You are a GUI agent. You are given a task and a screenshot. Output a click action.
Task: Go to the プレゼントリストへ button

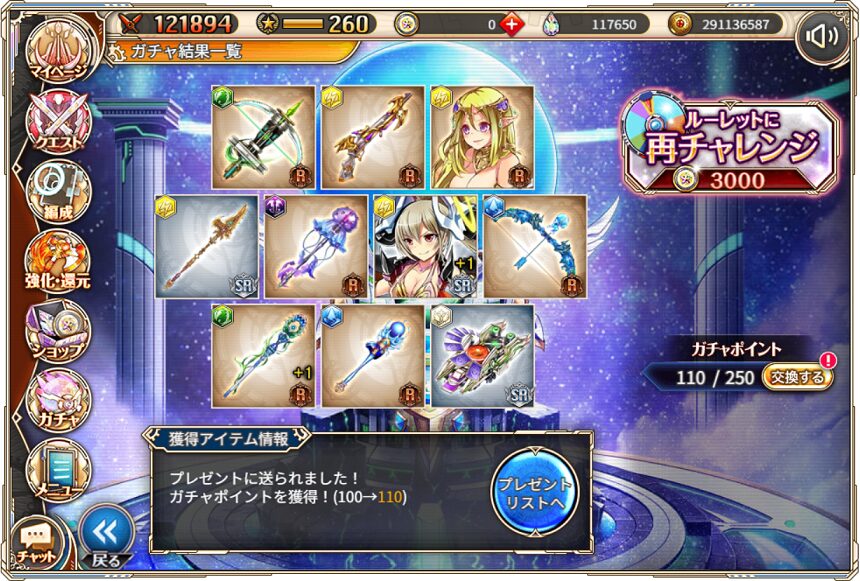pos(534,489)
